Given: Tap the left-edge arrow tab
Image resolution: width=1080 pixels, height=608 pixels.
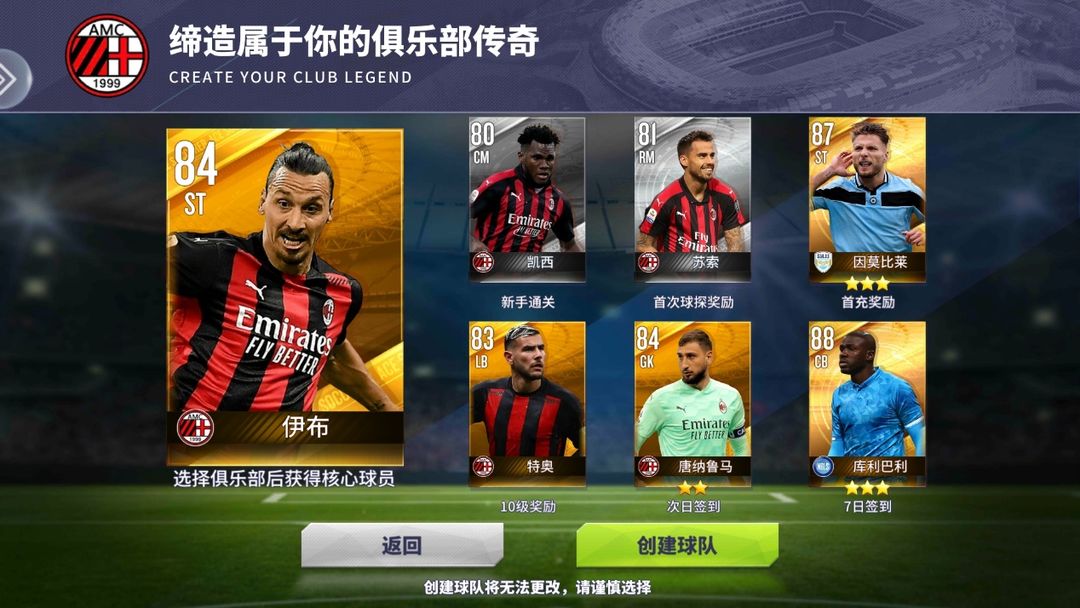Looking at the screenshot, I should pos(12,79).
